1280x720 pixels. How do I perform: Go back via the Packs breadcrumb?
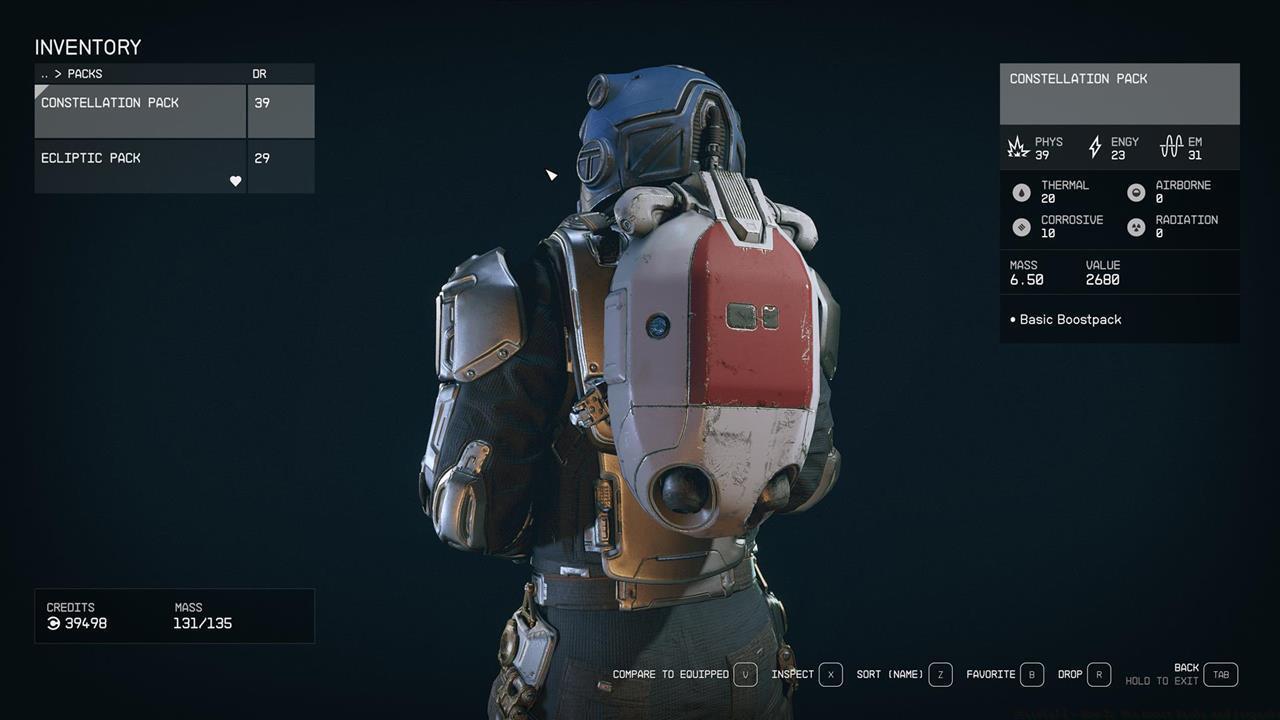tap(72, 74)
